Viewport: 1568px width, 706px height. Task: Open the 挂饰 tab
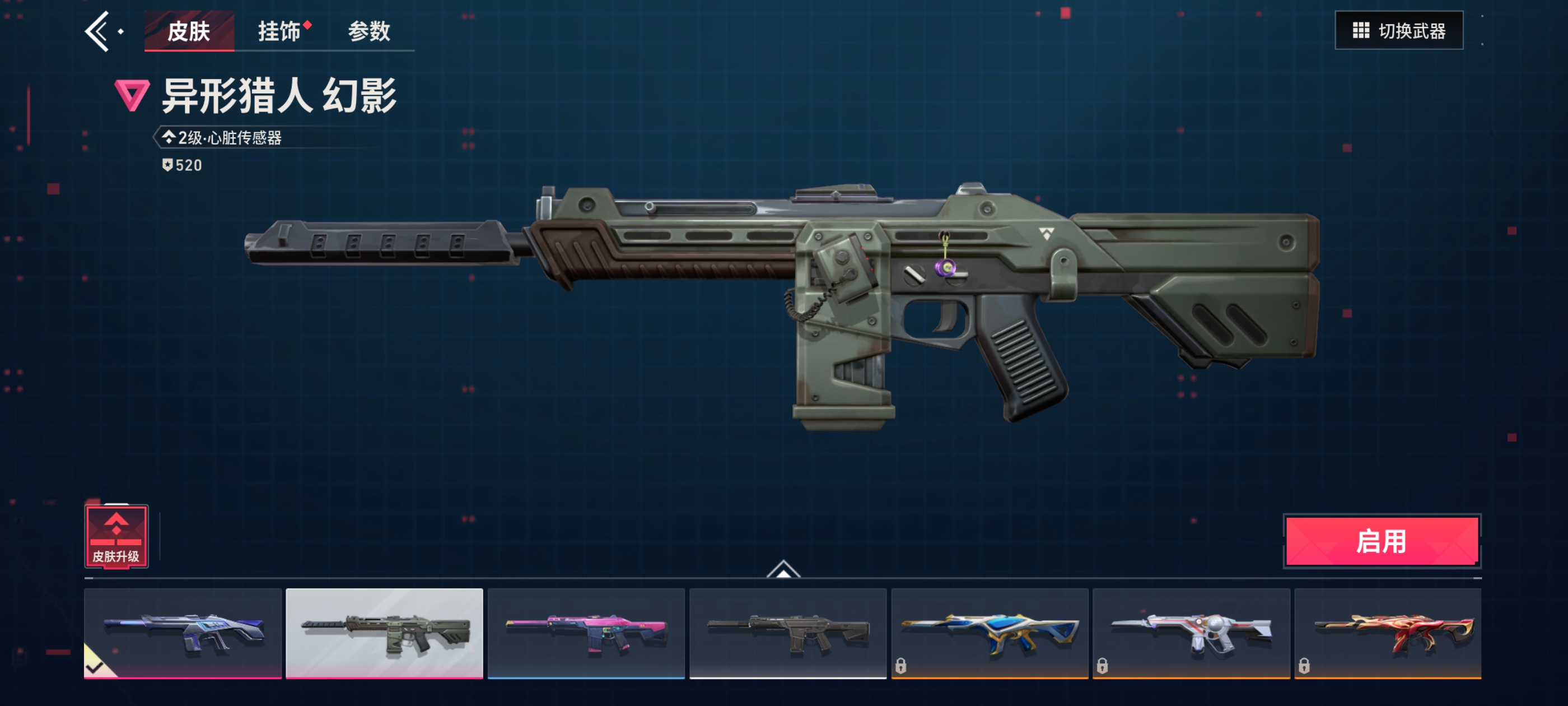[279, 31]
